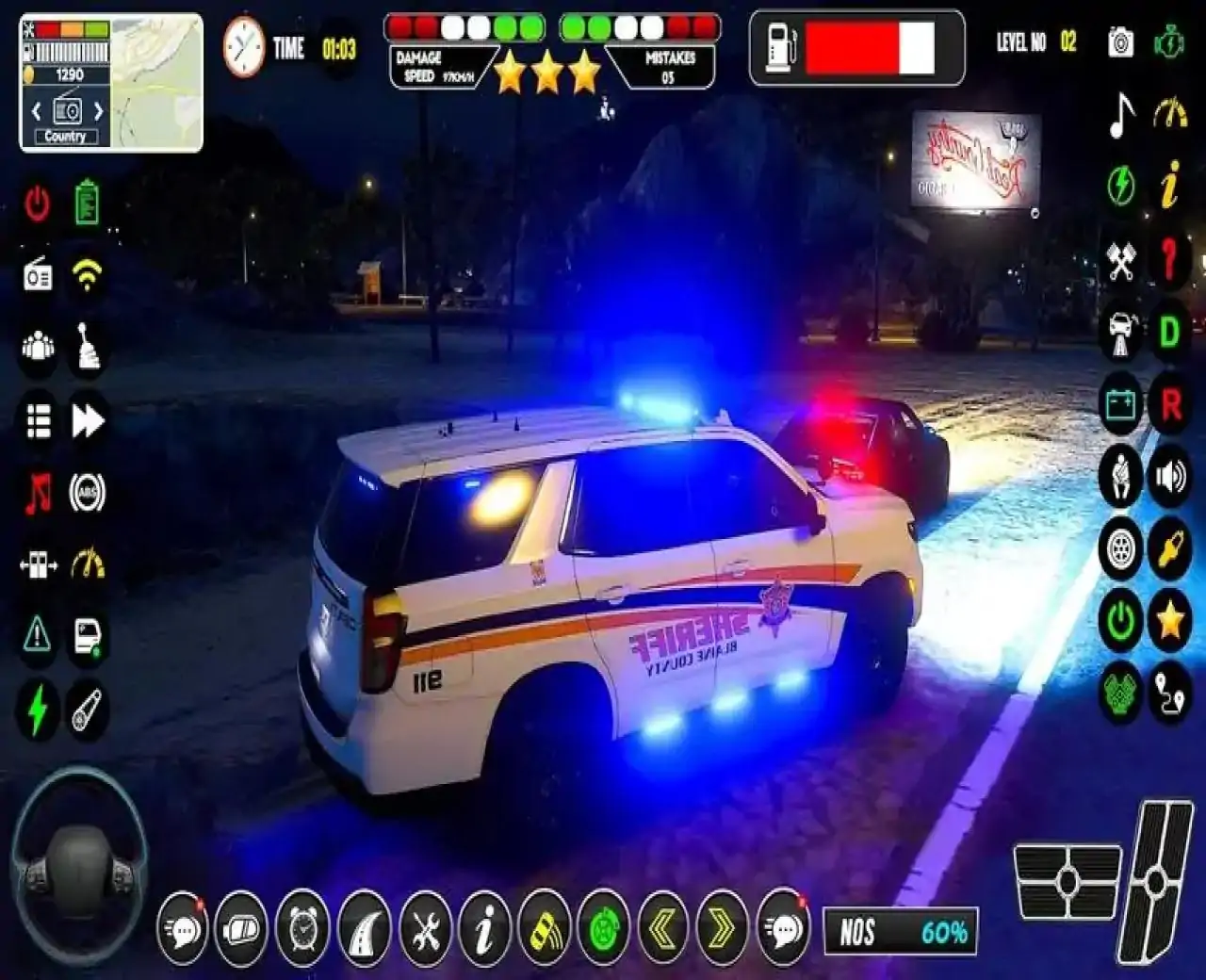Open the radio icon on left sidebar
The width and height of the screenshot is (1206, 980).
point(36,274)
